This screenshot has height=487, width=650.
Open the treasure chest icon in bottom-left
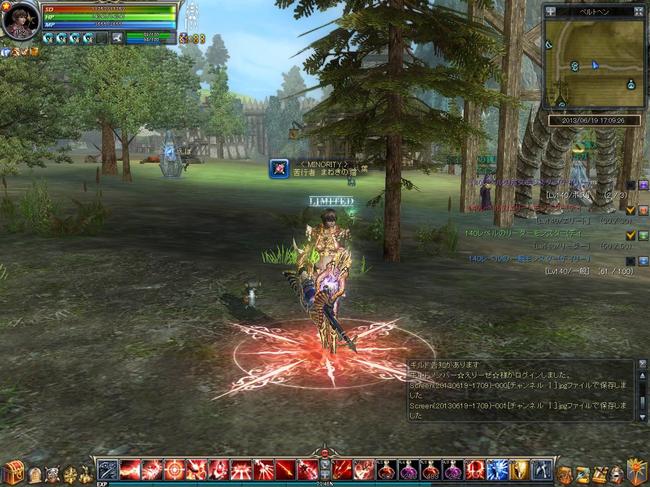click(x=13, y=473)
